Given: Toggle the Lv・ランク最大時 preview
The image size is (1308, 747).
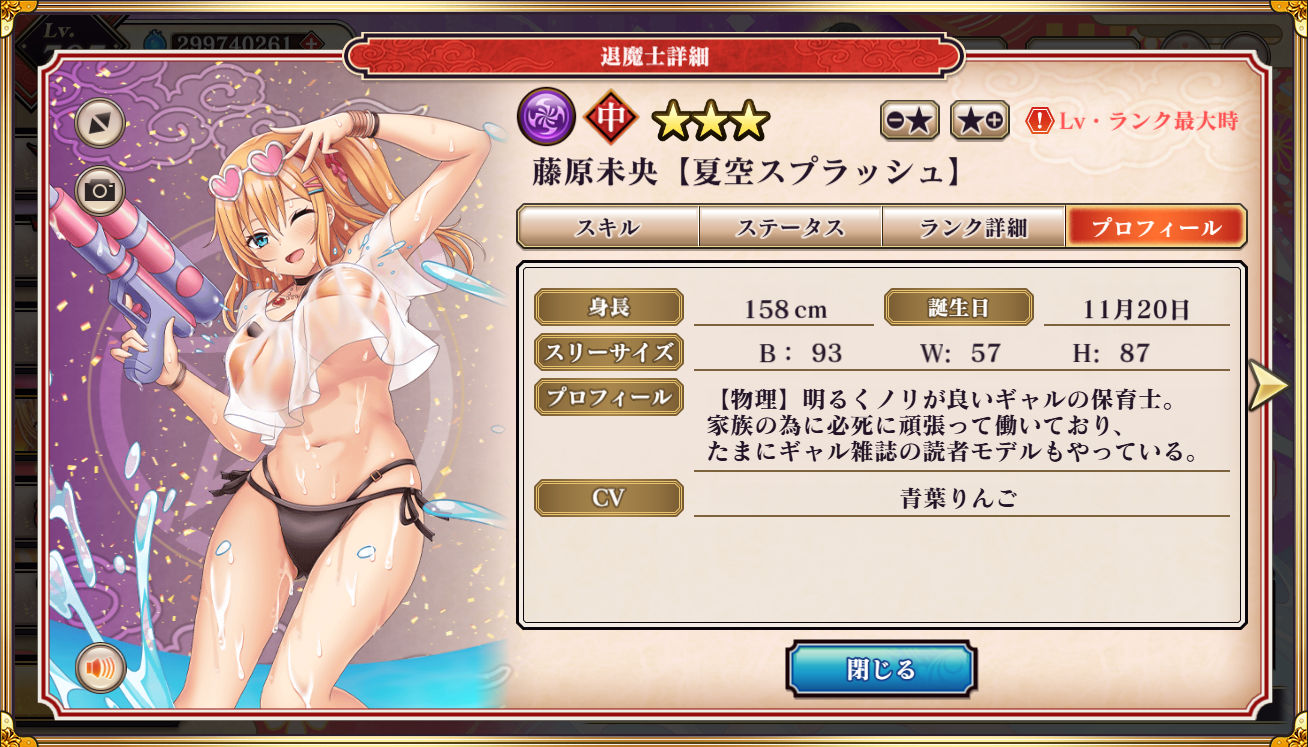Looking at the screenshot, I should coord(1132,122).
